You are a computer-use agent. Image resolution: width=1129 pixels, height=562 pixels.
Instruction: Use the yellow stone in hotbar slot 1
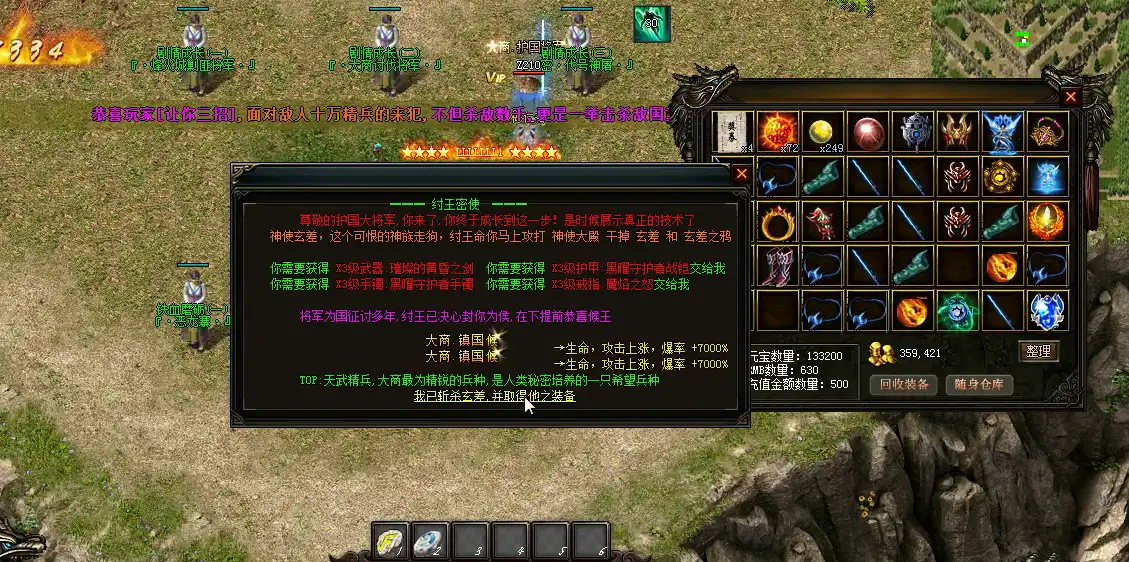pos(389,541)
